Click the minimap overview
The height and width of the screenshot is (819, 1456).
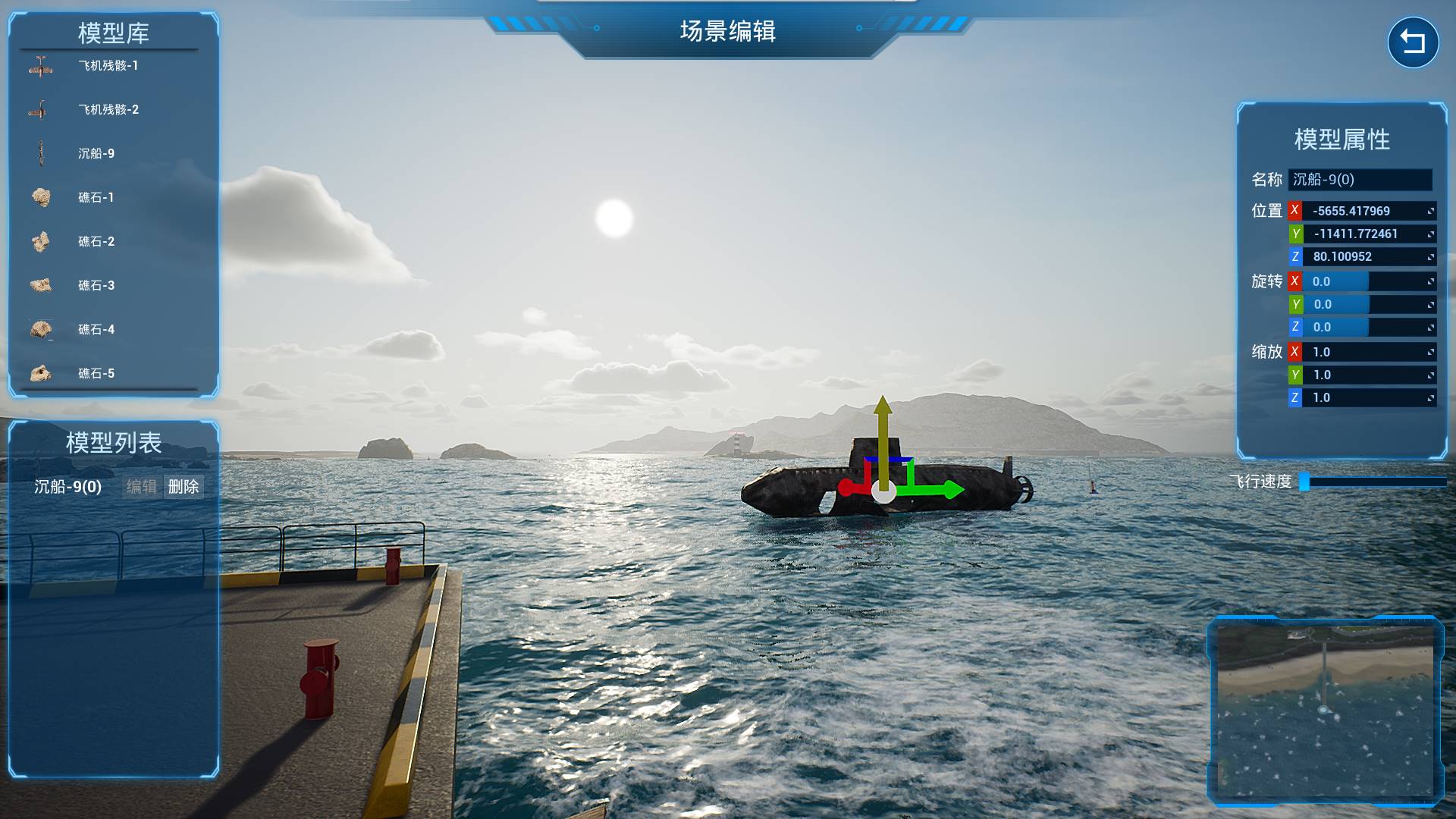coord(1325,711)
